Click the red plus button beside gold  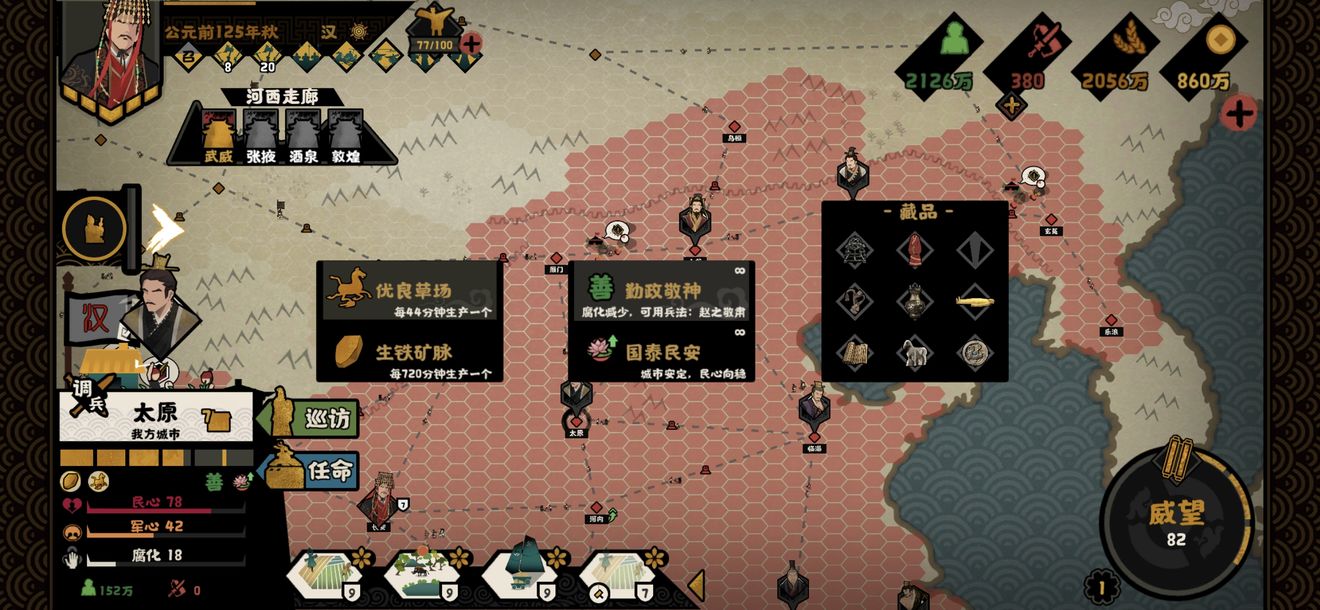coord(1238,113)
